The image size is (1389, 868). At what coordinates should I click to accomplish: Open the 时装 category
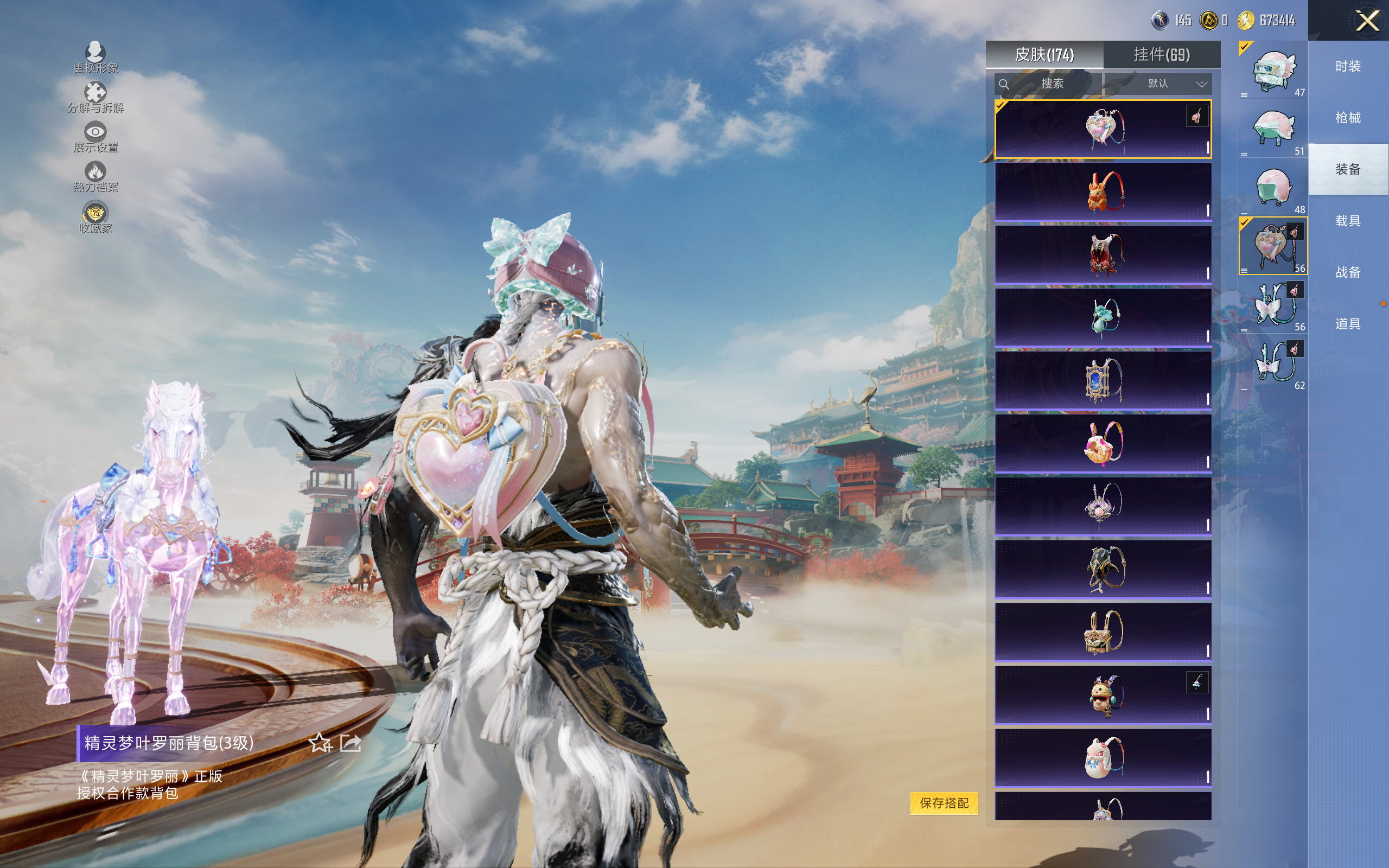pyautogui.click(x=1347, y=67)
